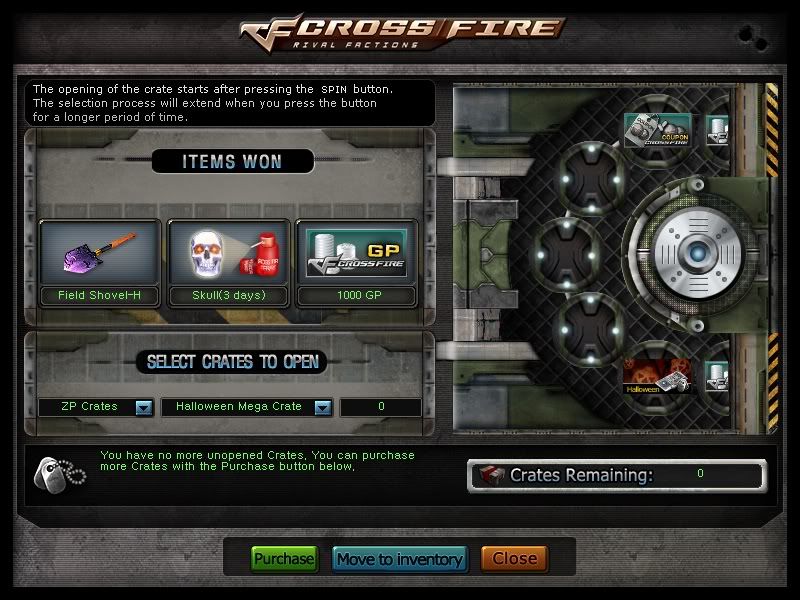Activate the central silver spin dial

pyautogui.click(x=696, y=253)
